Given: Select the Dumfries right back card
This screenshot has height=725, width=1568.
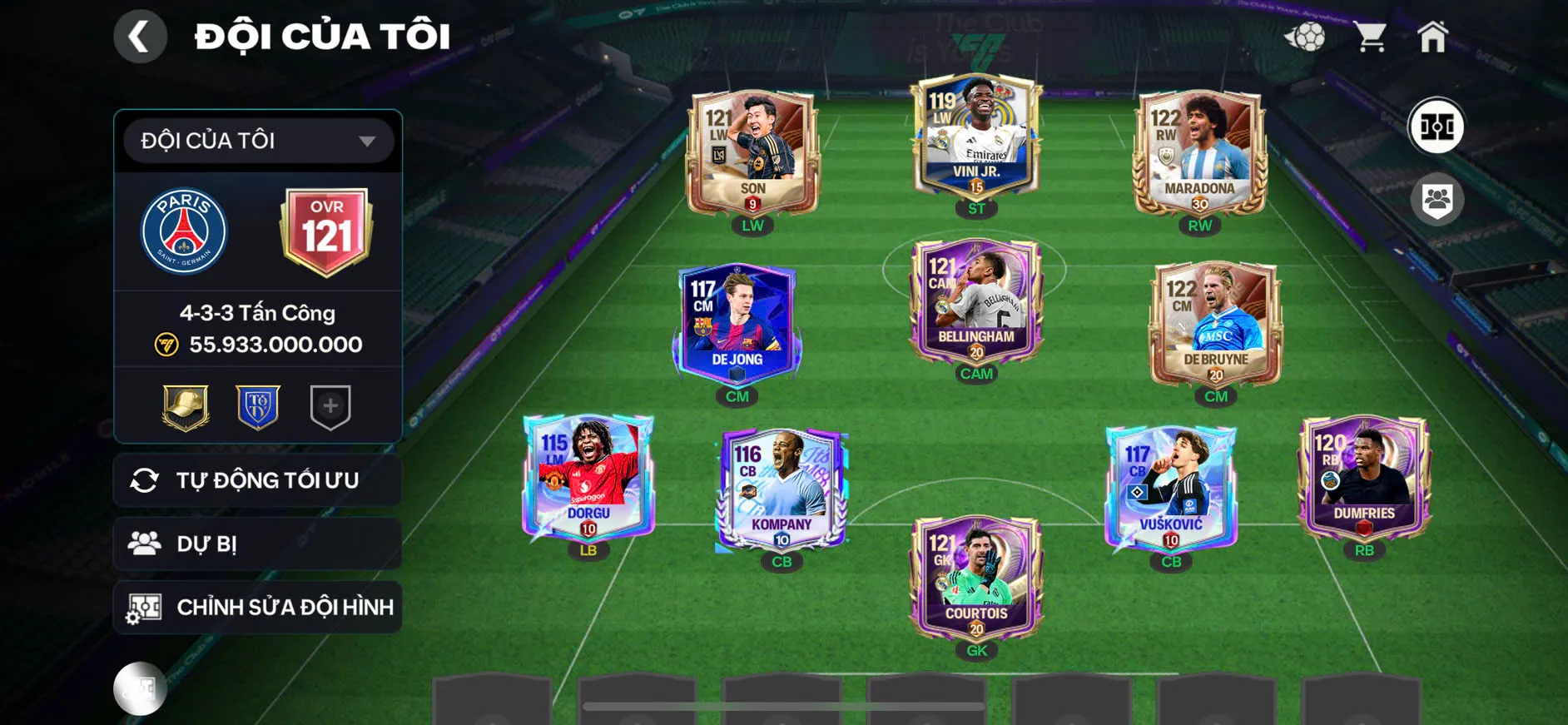Looking at the screenshot, I should click(1363, 478).
